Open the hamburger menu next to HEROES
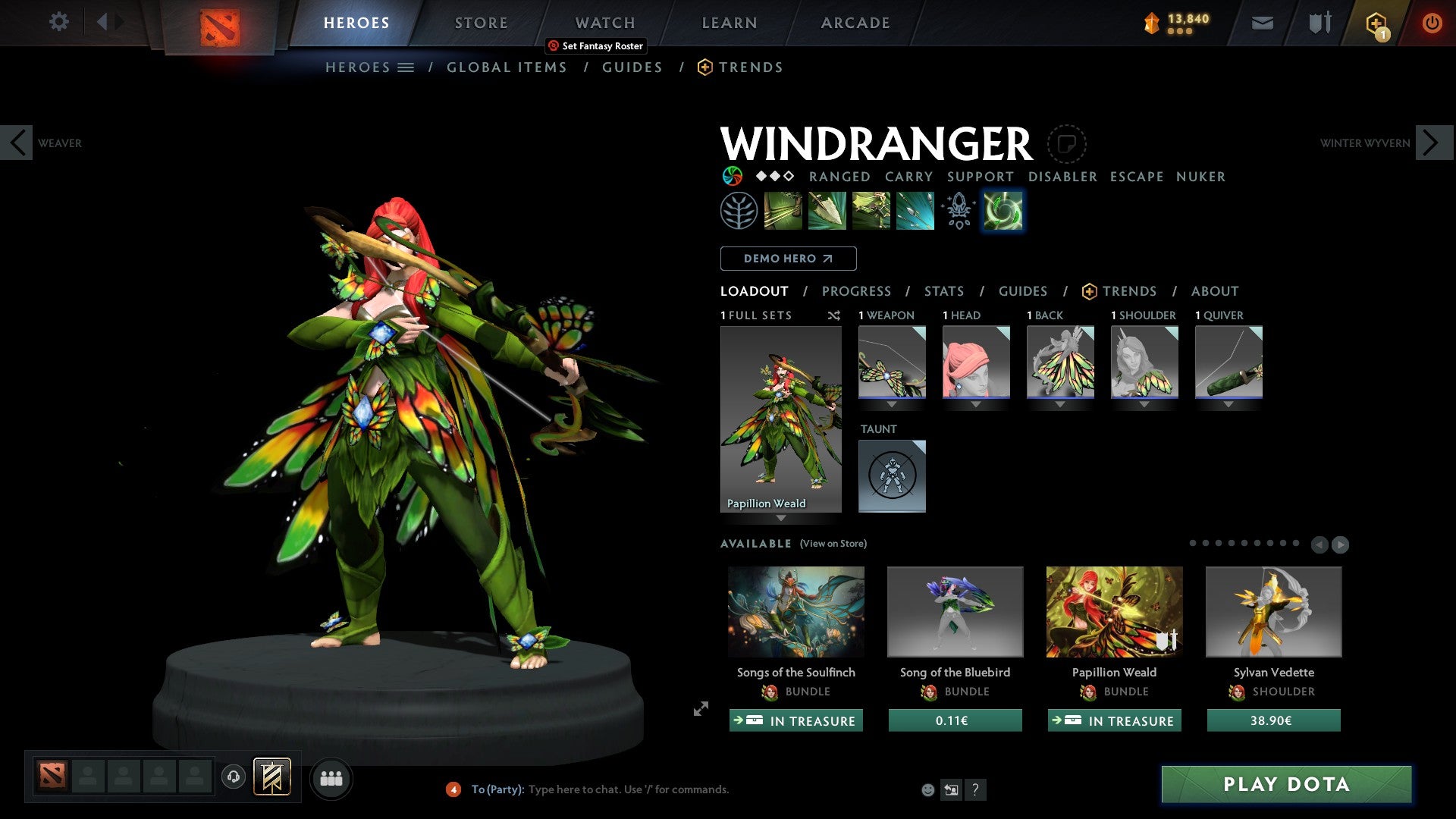1456x819 pixels. [x=407, y=67]
